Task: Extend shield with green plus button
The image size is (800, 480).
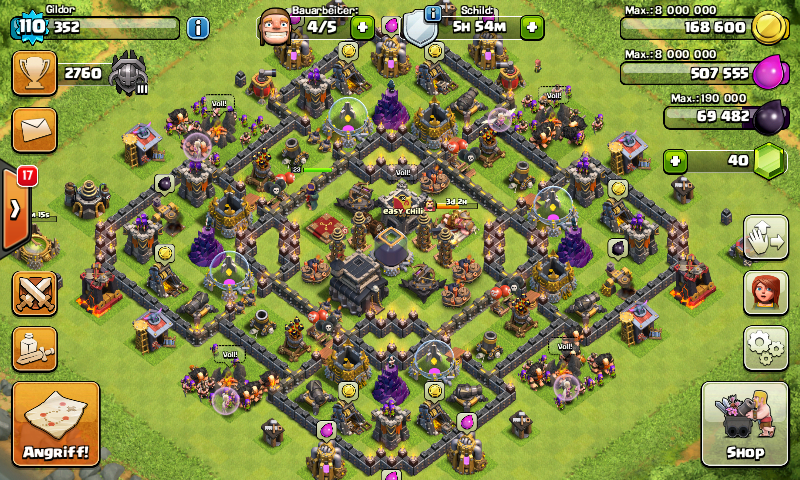Action: pyautogui.click(x=532, y=27)
